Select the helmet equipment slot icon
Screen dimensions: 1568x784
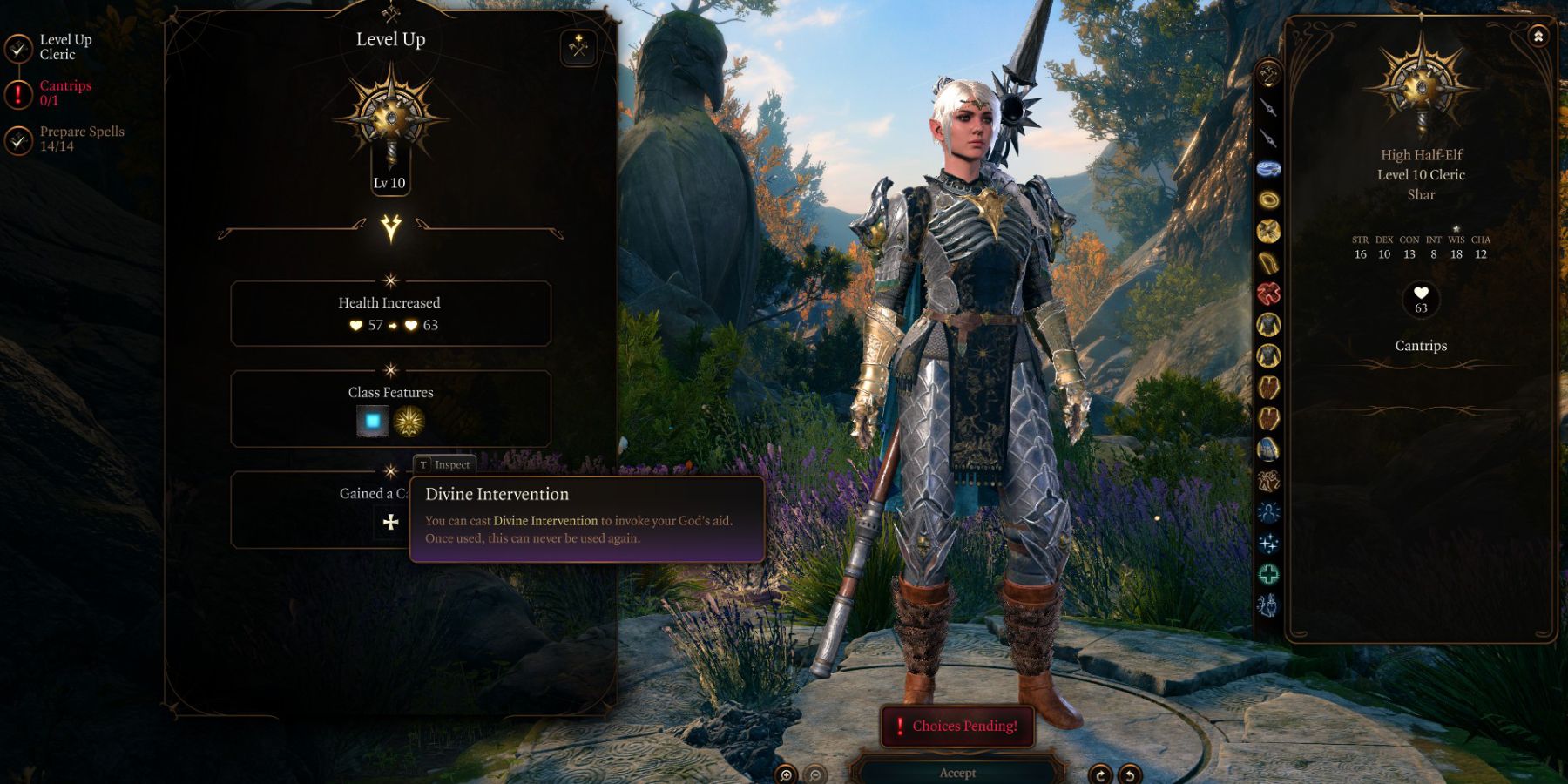[x=1267, y=168]
